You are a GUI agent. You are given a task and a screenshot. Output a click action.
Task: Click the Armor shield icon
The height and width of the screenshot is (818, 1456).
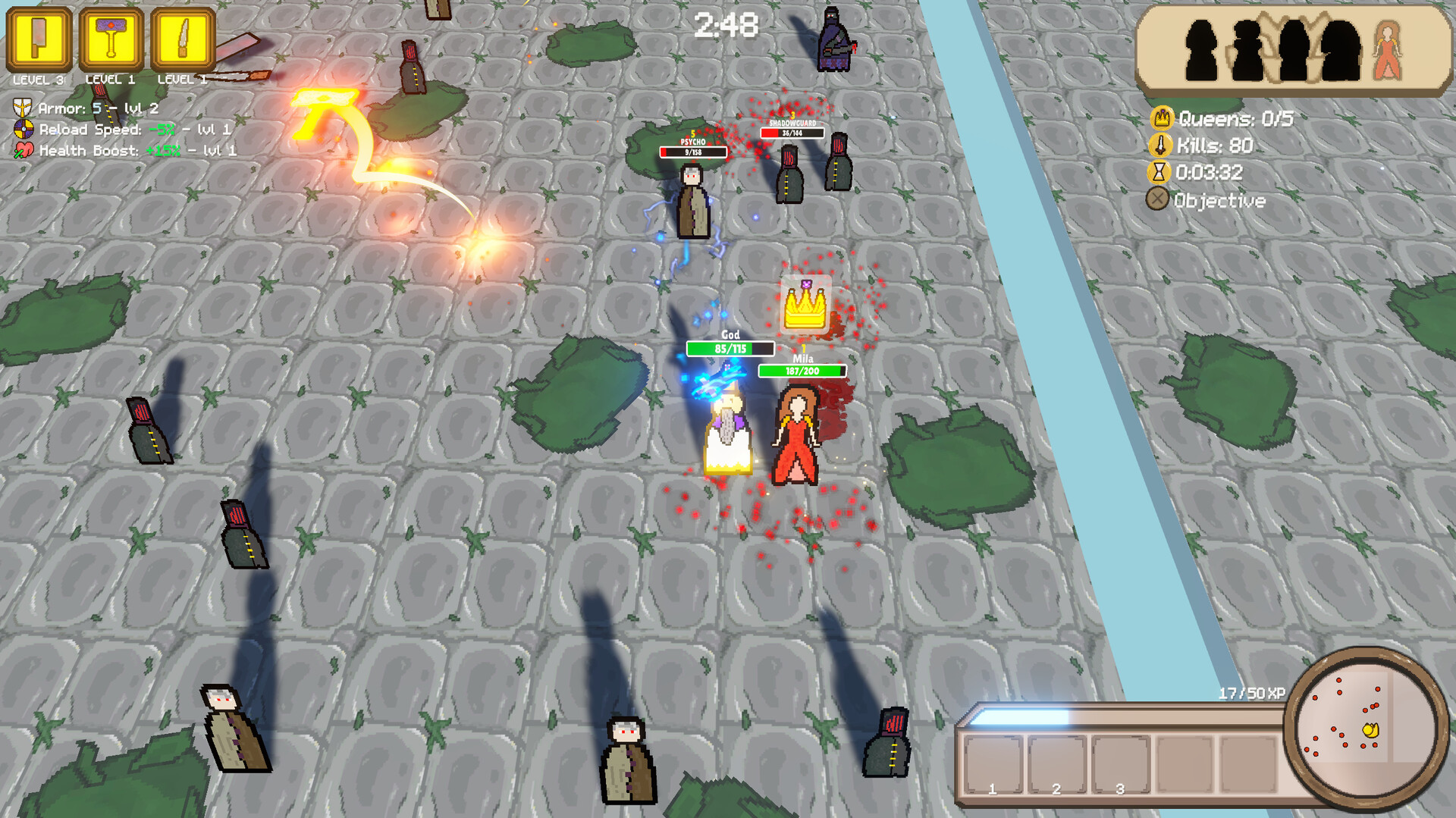pos(23,108)
